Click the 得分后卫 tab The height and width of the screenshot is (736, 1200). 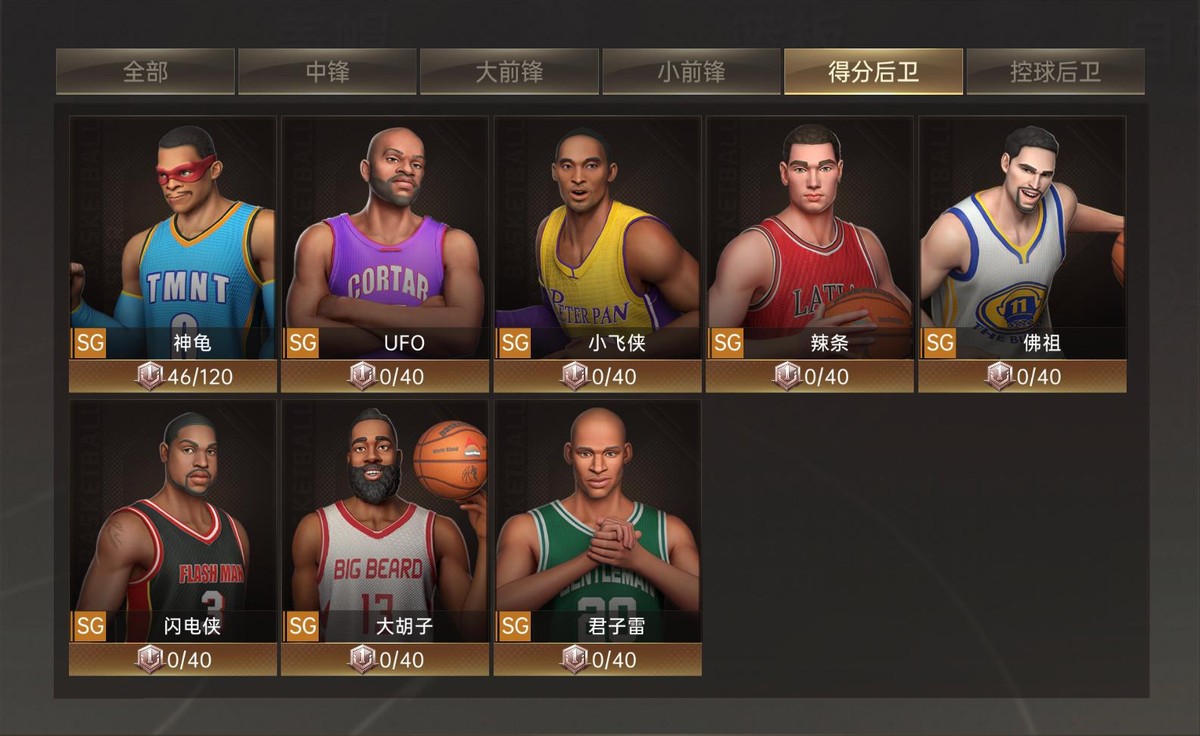[873, 72]
